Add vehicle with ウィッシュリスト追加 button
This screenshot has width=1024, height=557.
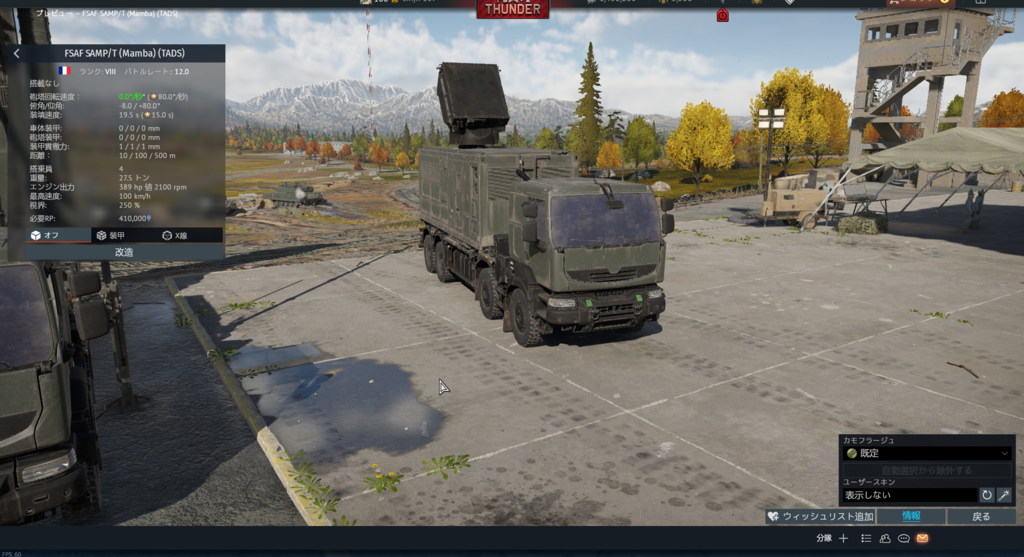[x=820, y=516]
